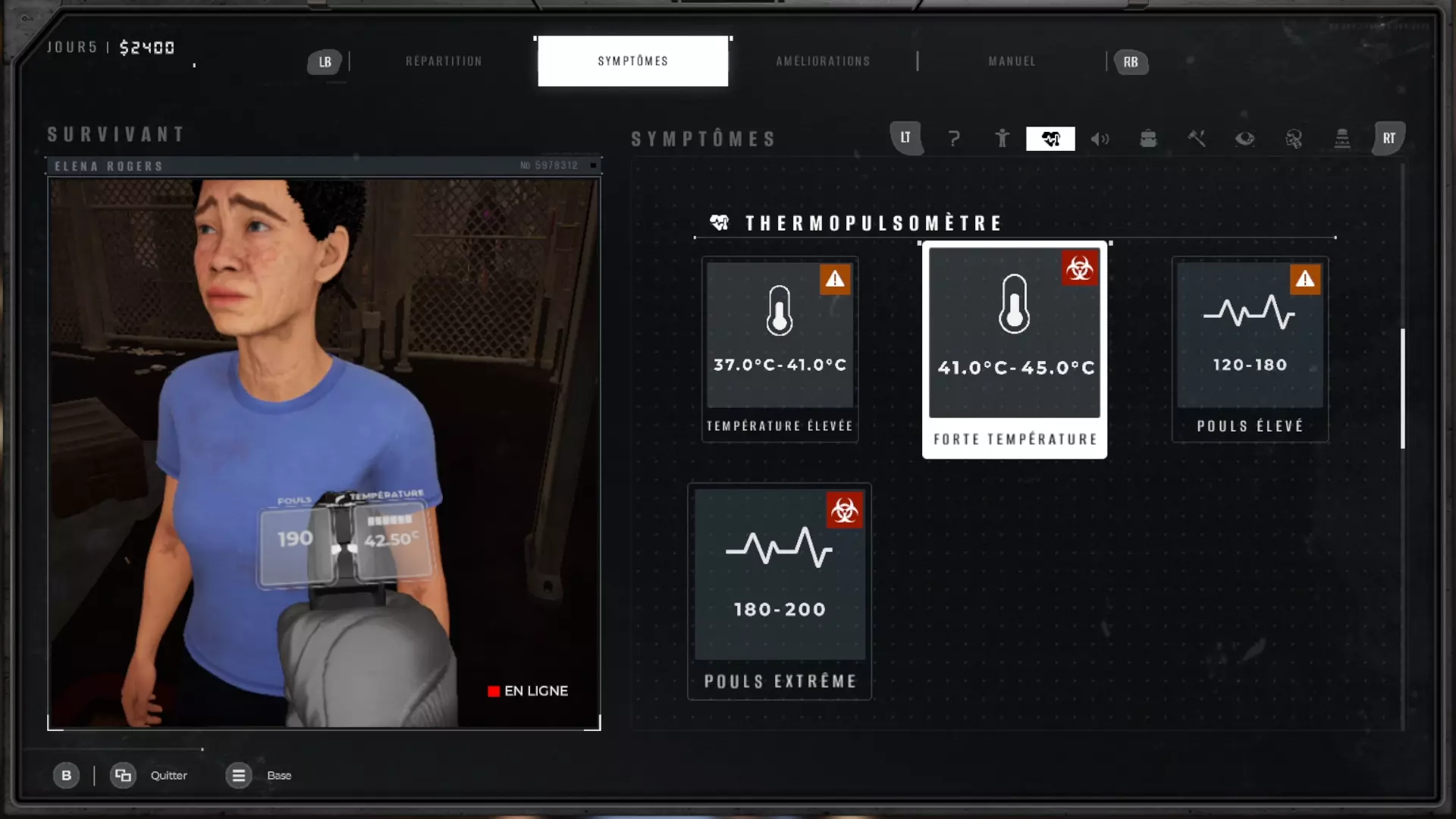Image resolution: width=1456 pixels, height=819 pixels.
Task: Open the Base option
Action: (x=278, y=776)
